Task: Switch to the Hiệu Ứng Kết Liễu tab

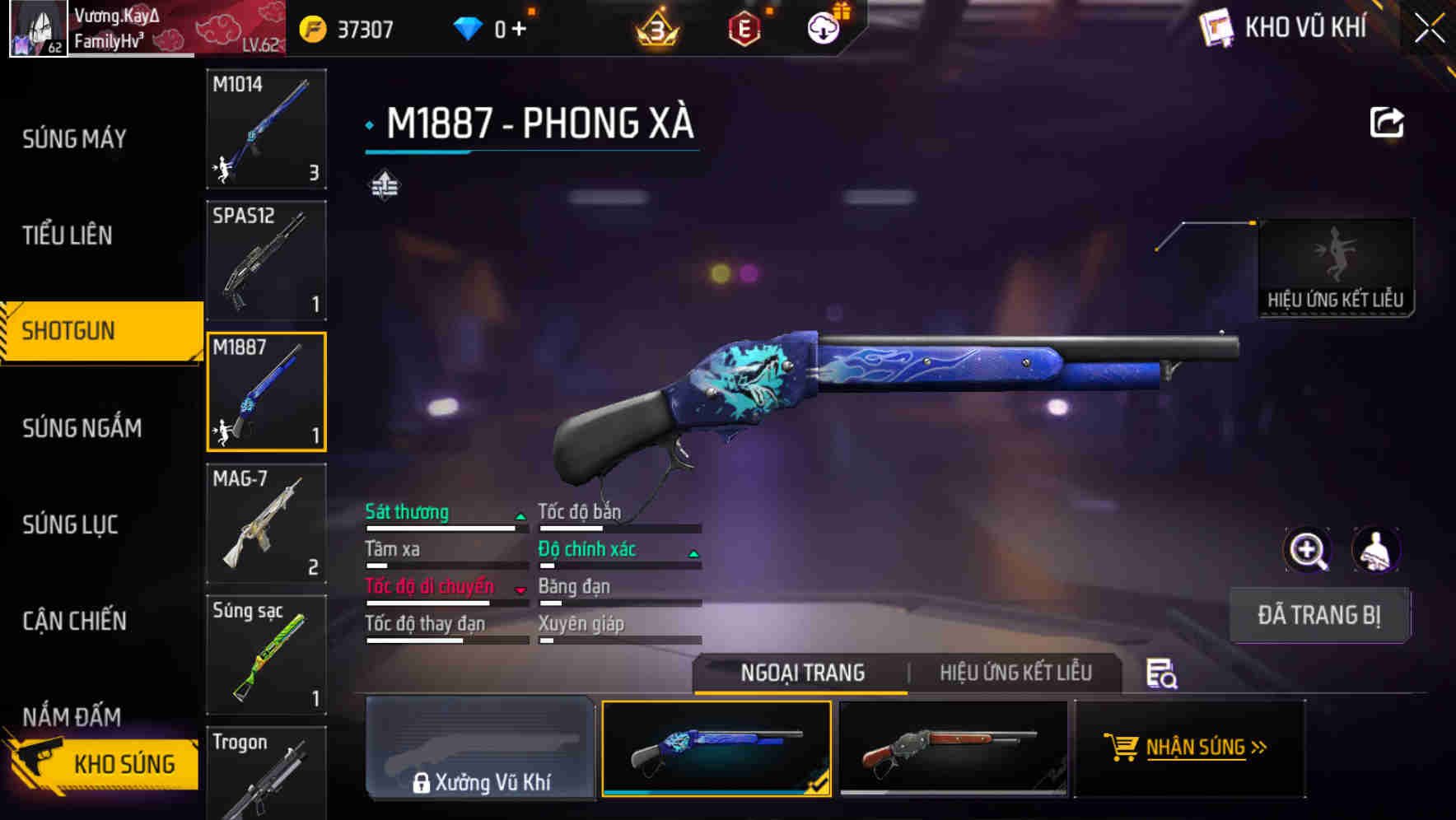Action: click(x=1015, y=673)
